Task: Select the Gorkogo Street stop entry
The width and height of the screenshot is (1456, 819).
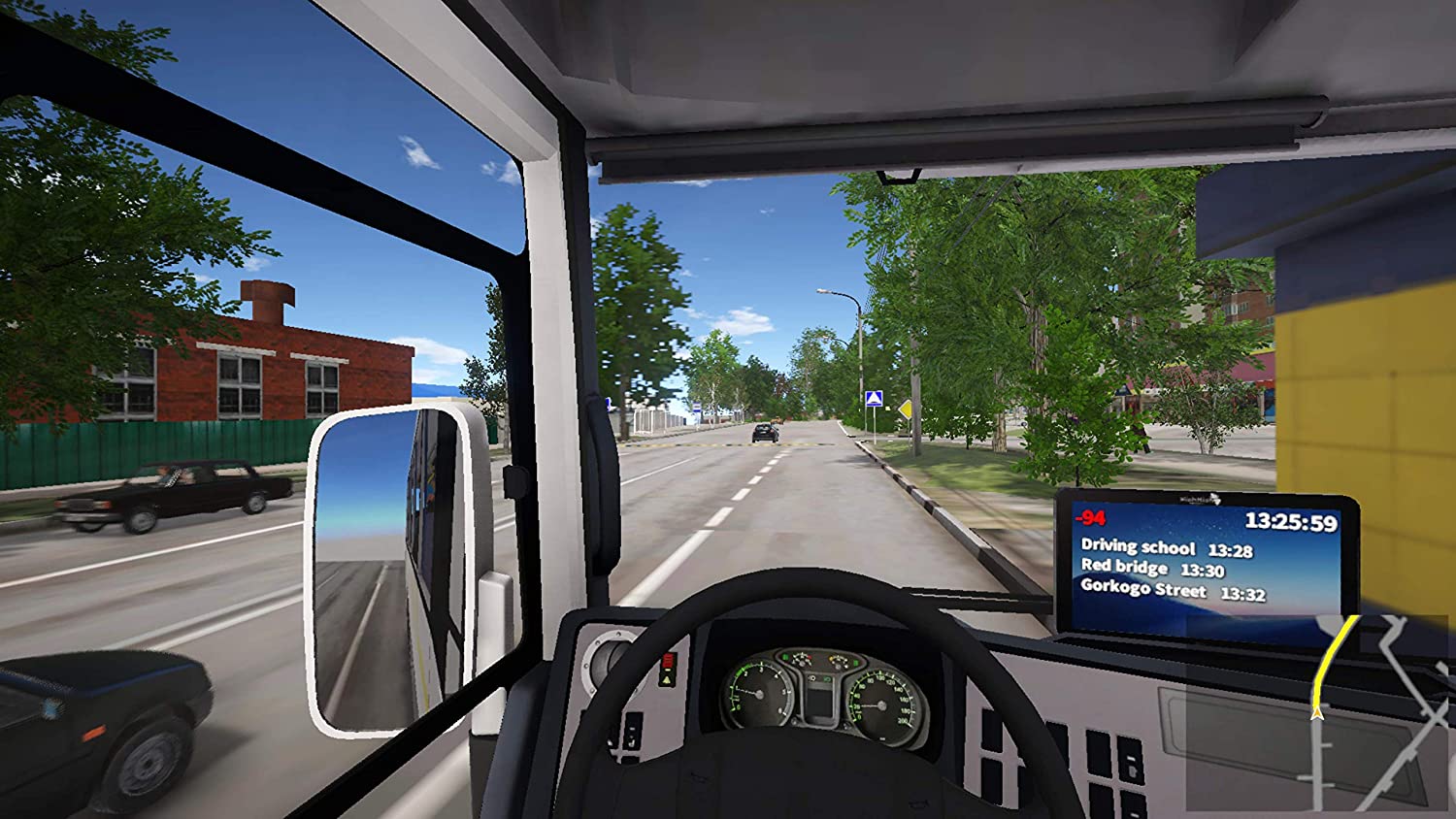Action: pyautogui.click(x=1173, y=590)
